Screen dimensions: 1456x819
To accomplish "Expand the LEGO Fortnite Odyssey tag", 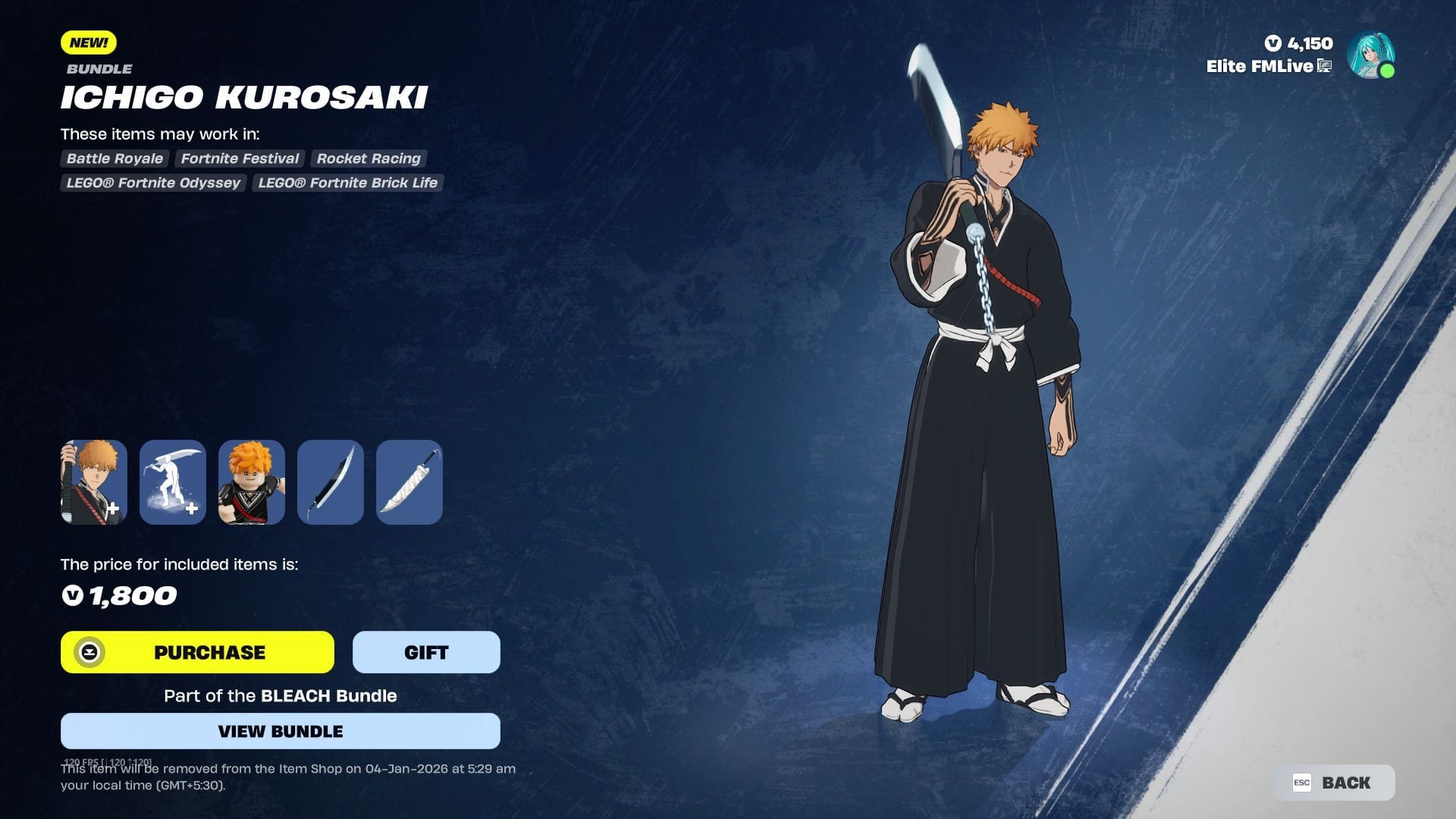I will (x=152, y=183).
